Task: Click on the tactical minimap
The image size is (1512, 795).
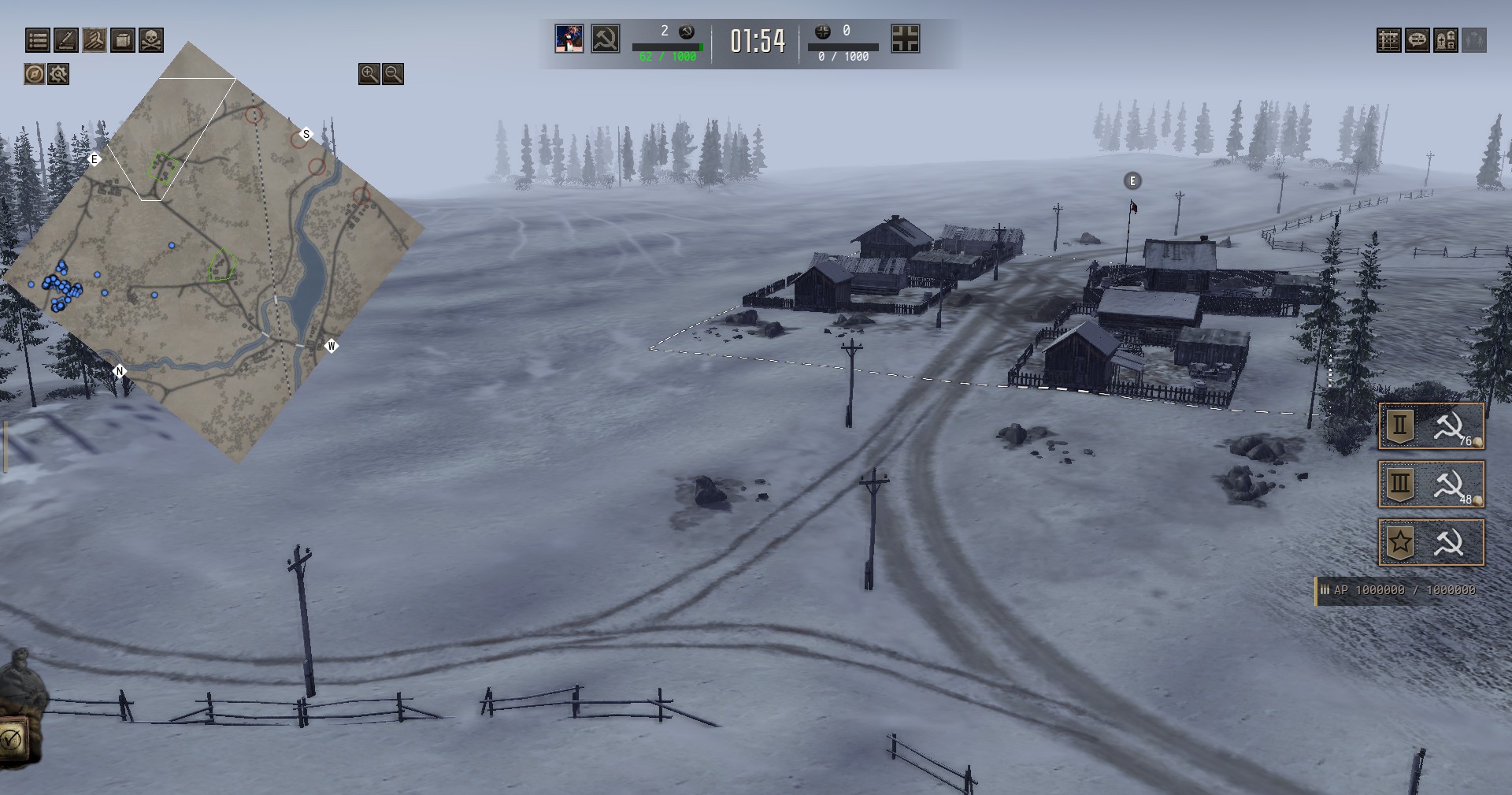Action: tap(213, 252)
